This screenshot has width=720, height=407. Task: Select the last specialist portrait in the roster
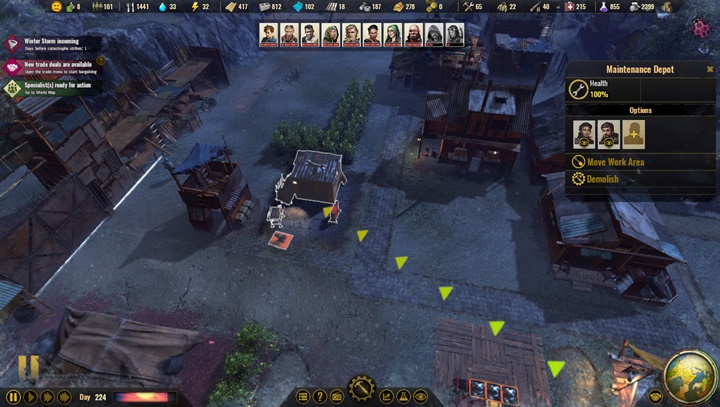[x=454, y=33]
